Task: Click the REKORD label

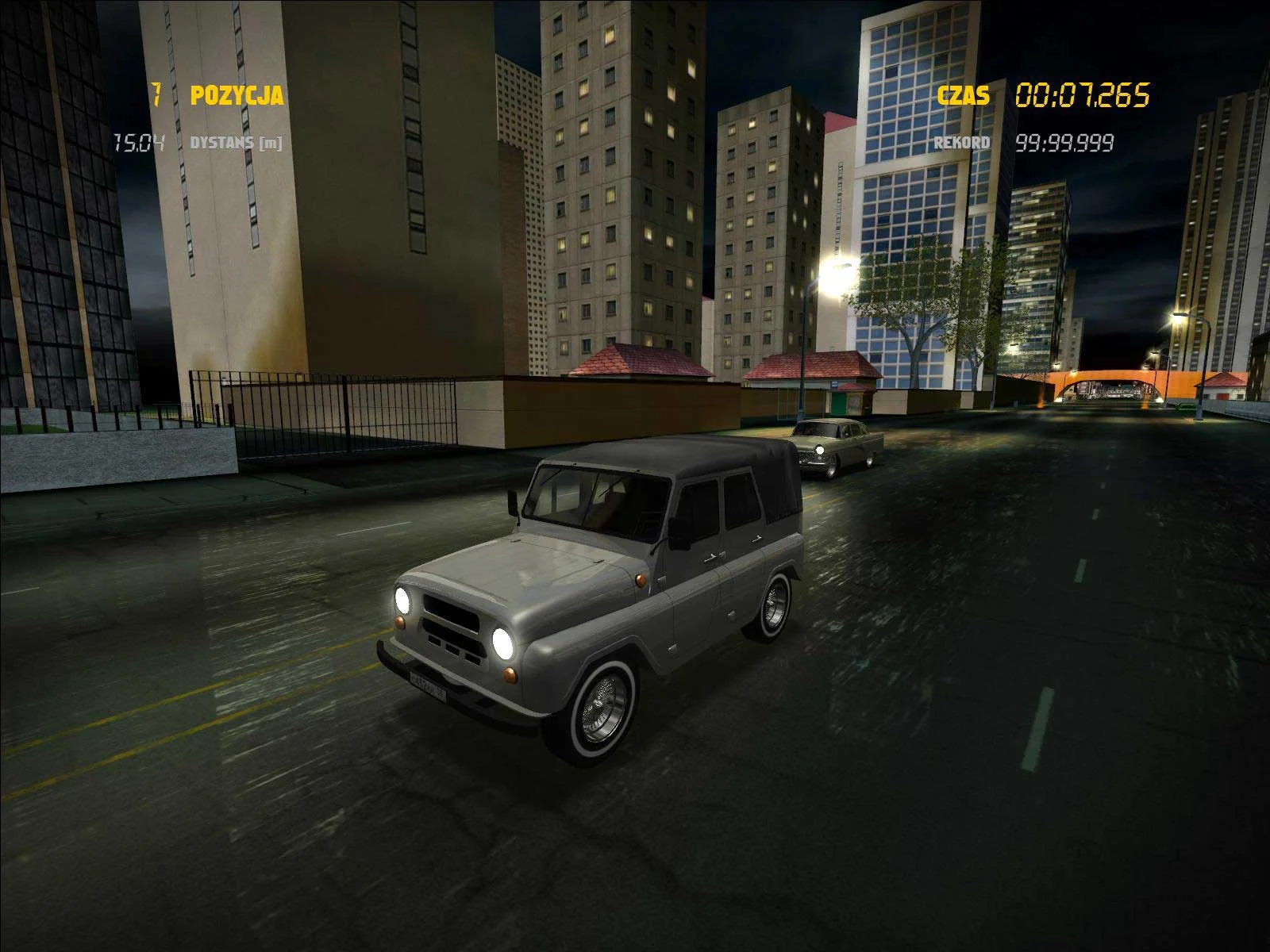Action: point(960,140)
